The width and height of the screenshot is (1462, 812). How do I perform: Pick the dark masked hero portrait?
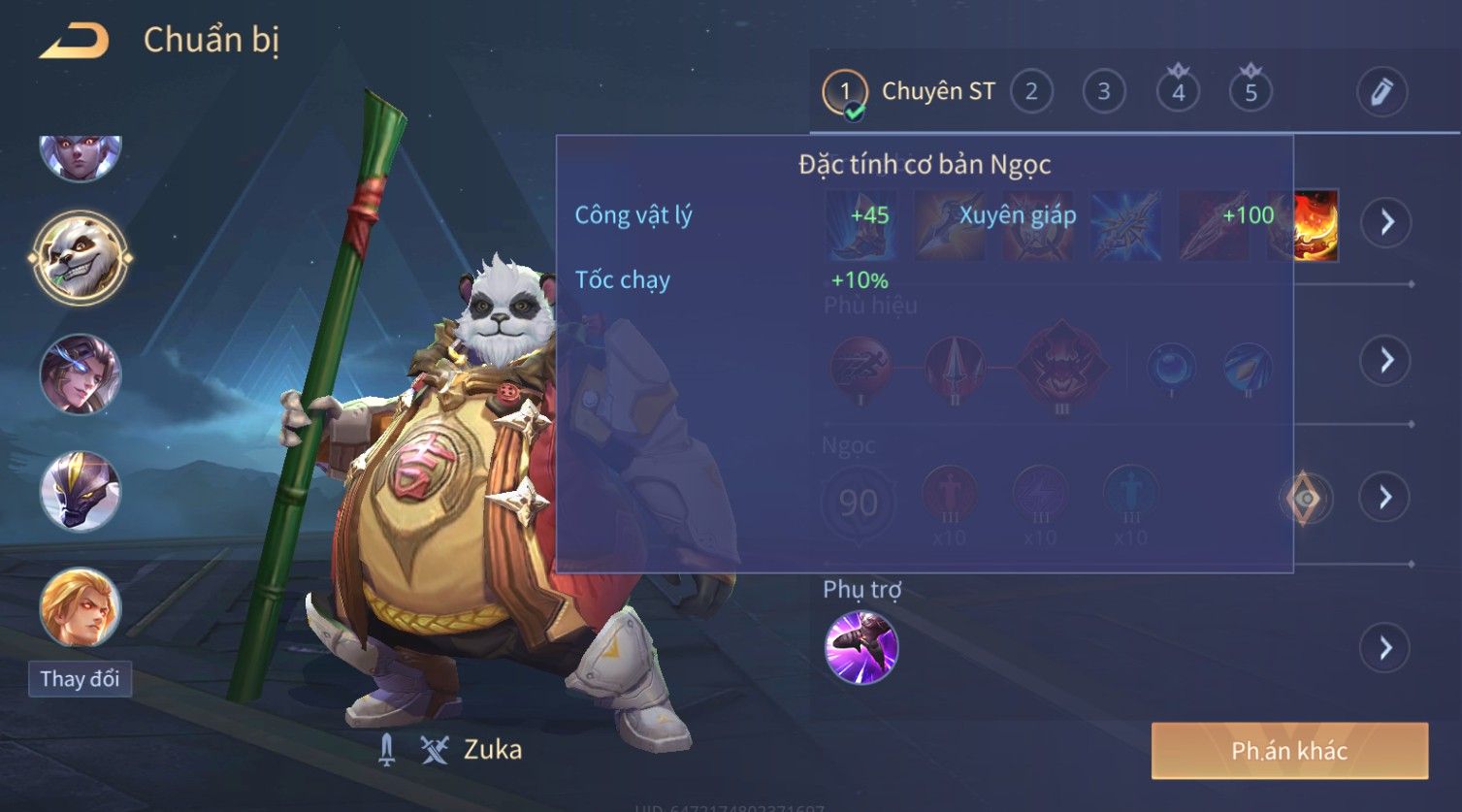(81, 492)
